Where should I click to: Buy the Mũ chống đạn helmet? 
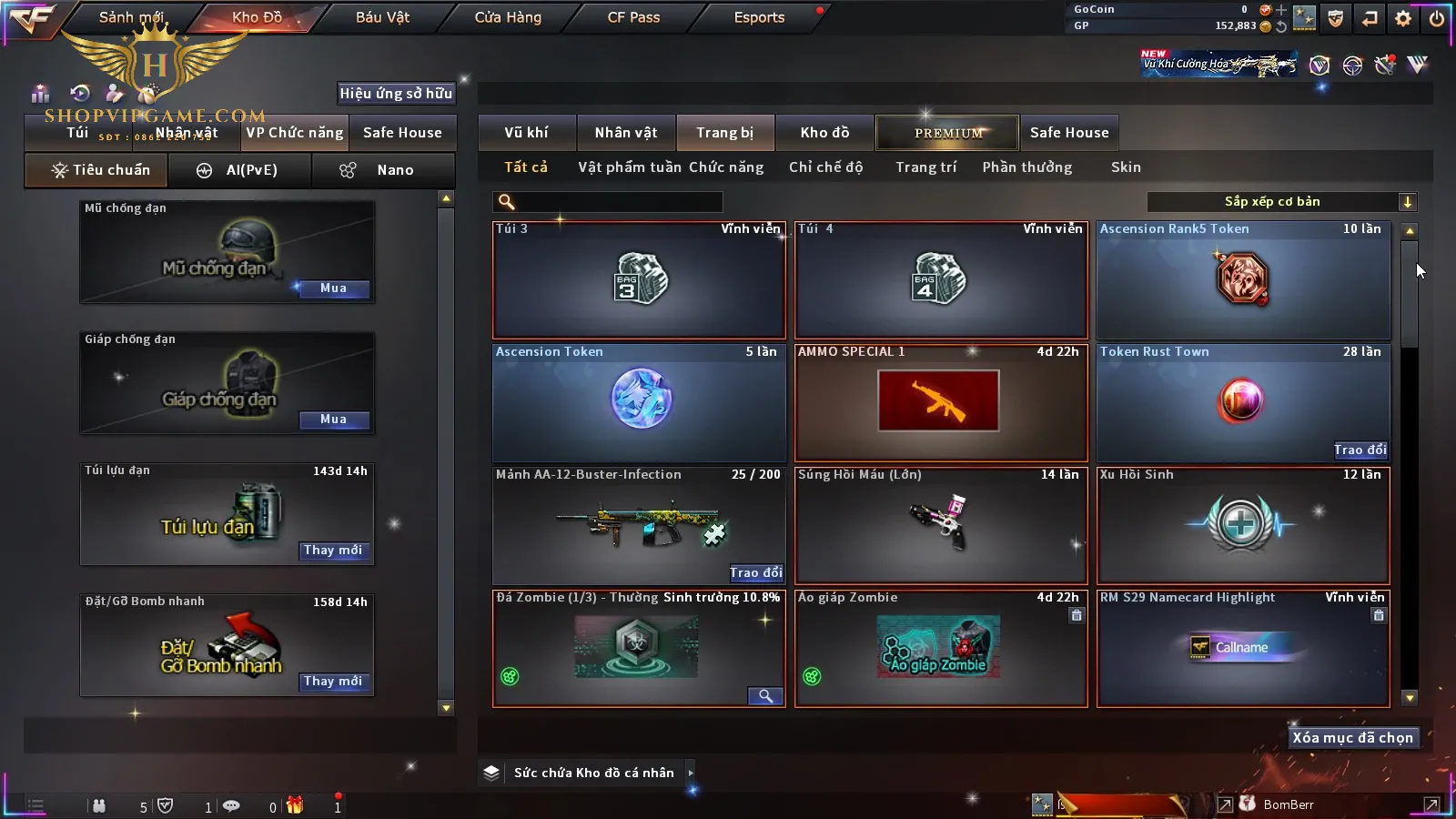[333, 288]
